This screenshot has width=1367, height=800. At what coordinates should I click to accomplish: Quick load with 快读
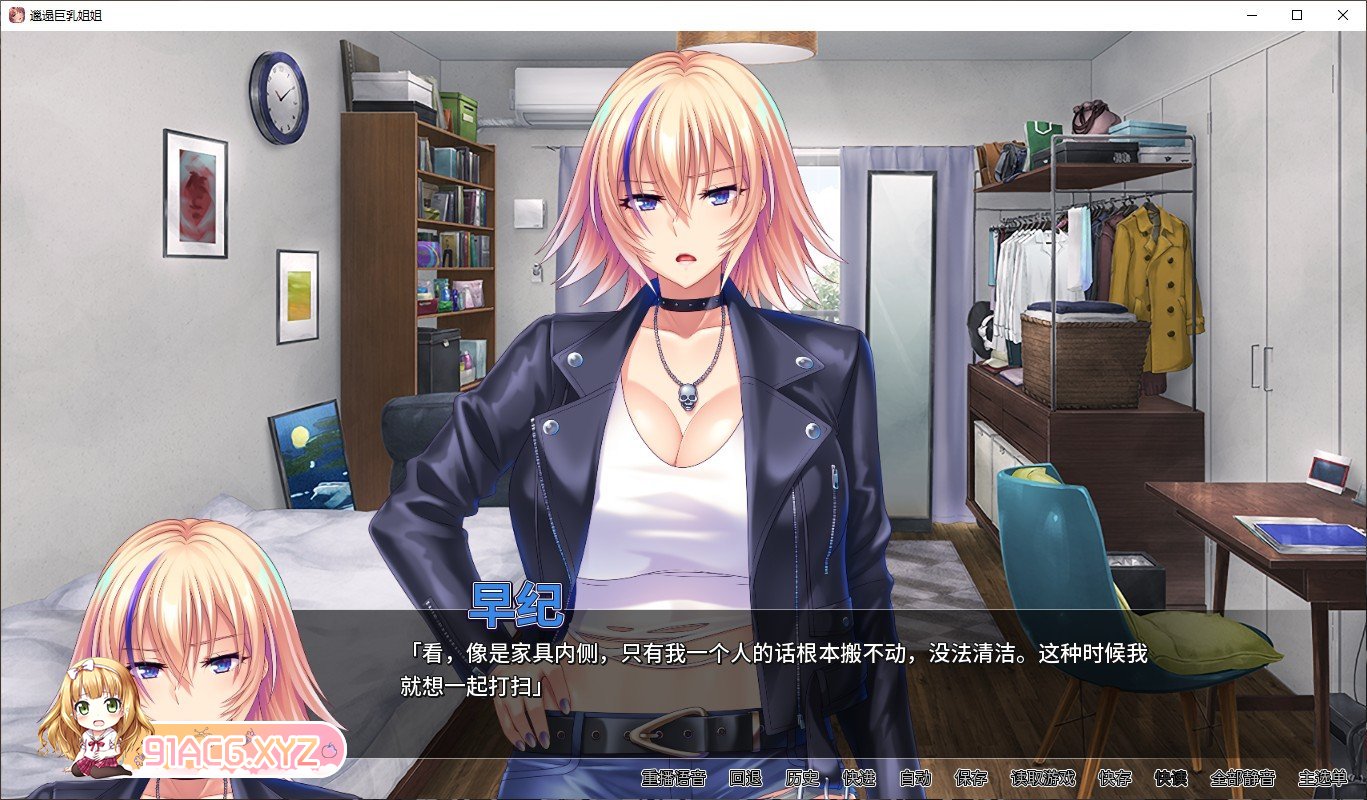(x=1171, y=778)
